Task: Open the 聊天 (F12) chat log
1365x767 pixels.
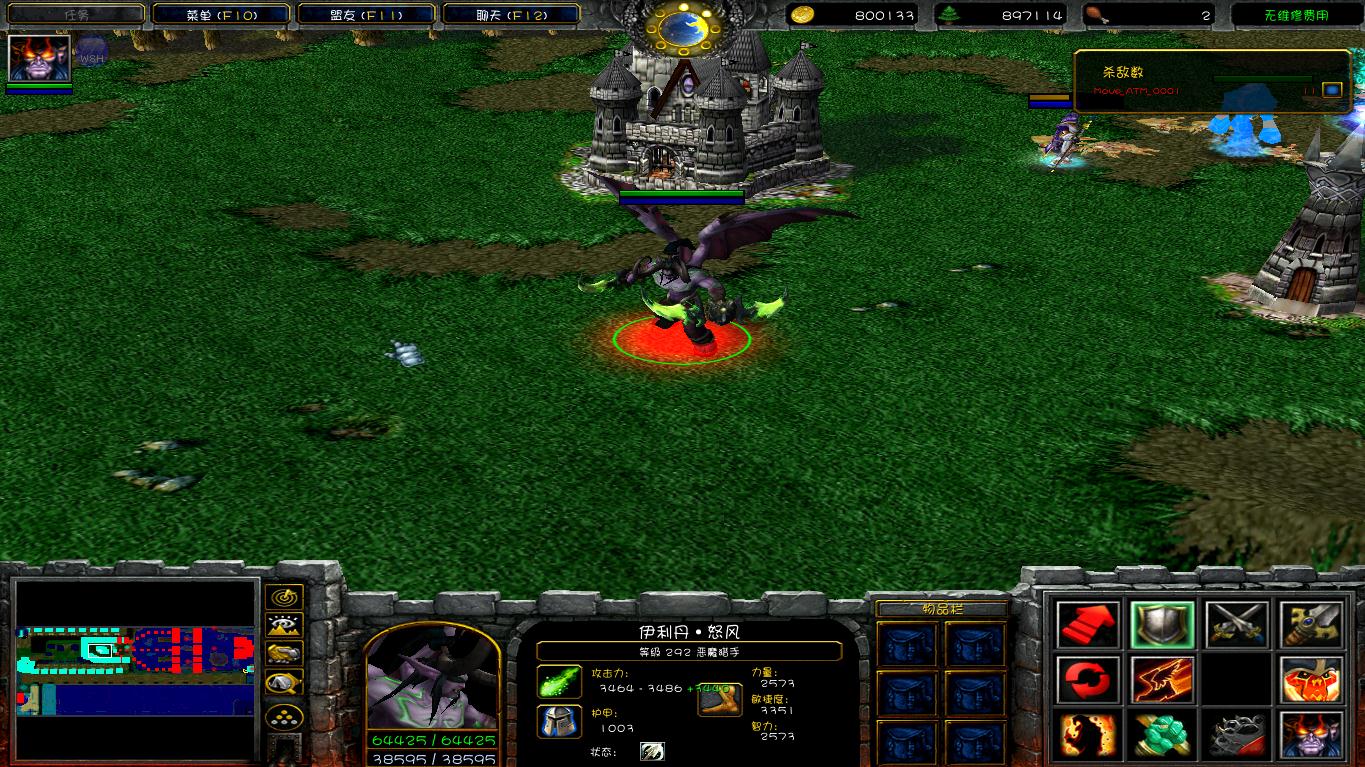Action: point(511,15)
